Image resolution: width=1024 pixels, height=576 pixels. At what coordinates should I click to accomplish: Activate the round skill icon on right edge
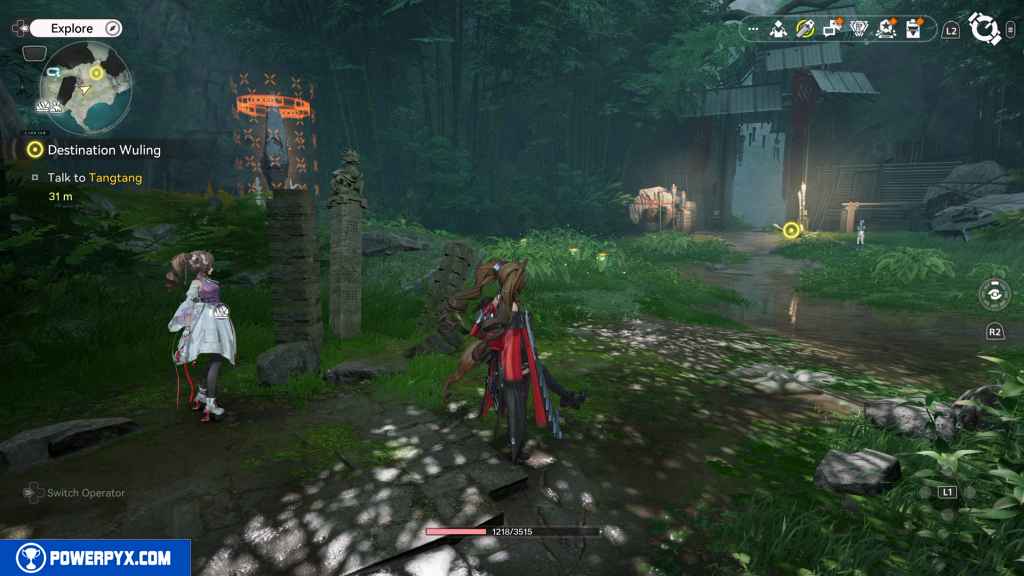[993, 295]
